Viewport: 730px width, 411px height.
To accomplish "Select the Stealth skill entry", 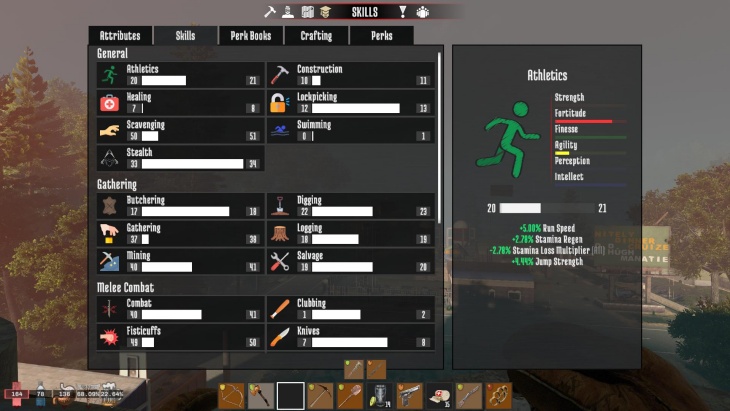I will [180, 158].
